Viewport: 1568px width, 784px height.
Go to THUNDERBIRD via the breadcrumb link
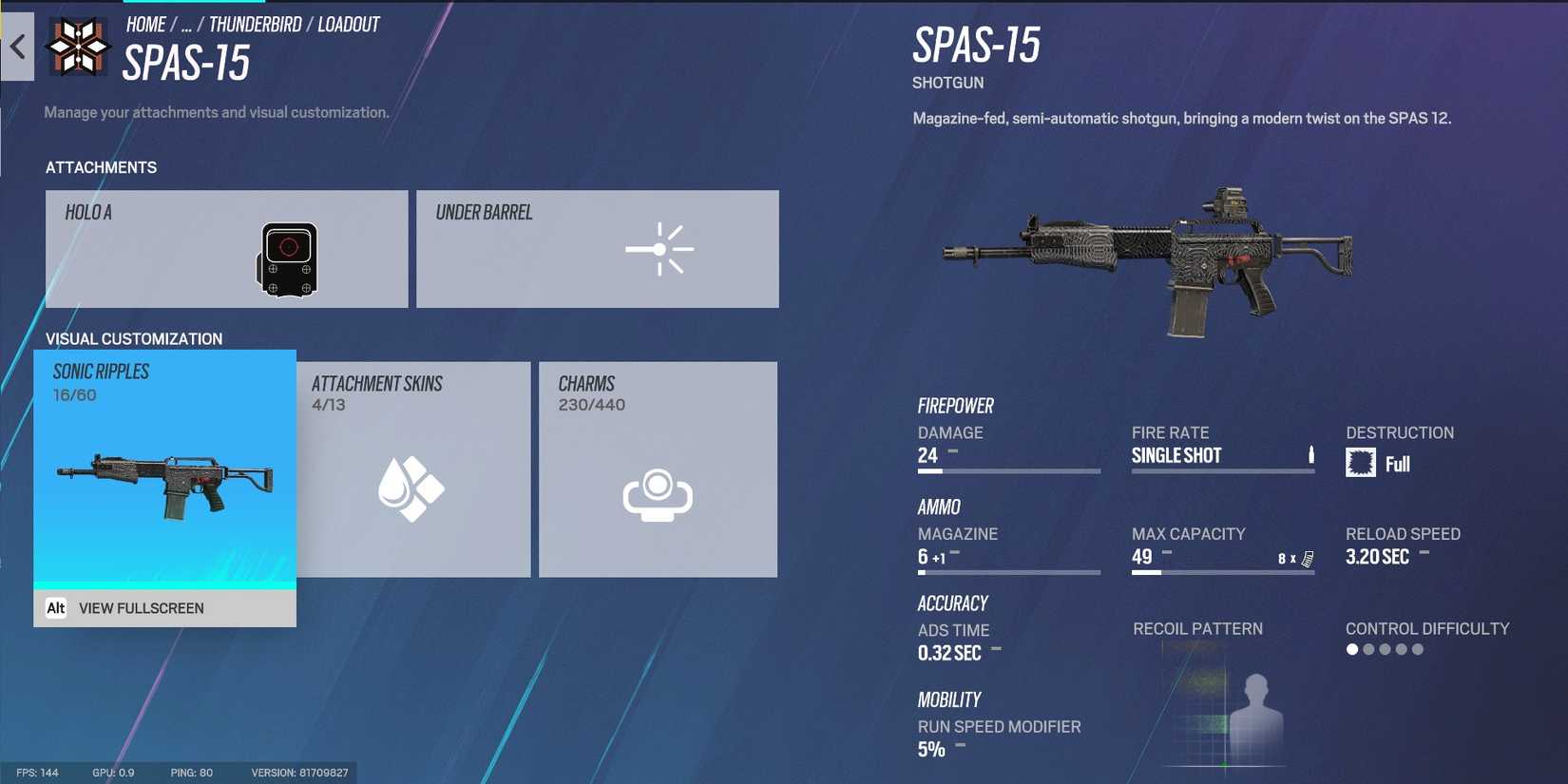pyautogui.click(x=255, y=24)
